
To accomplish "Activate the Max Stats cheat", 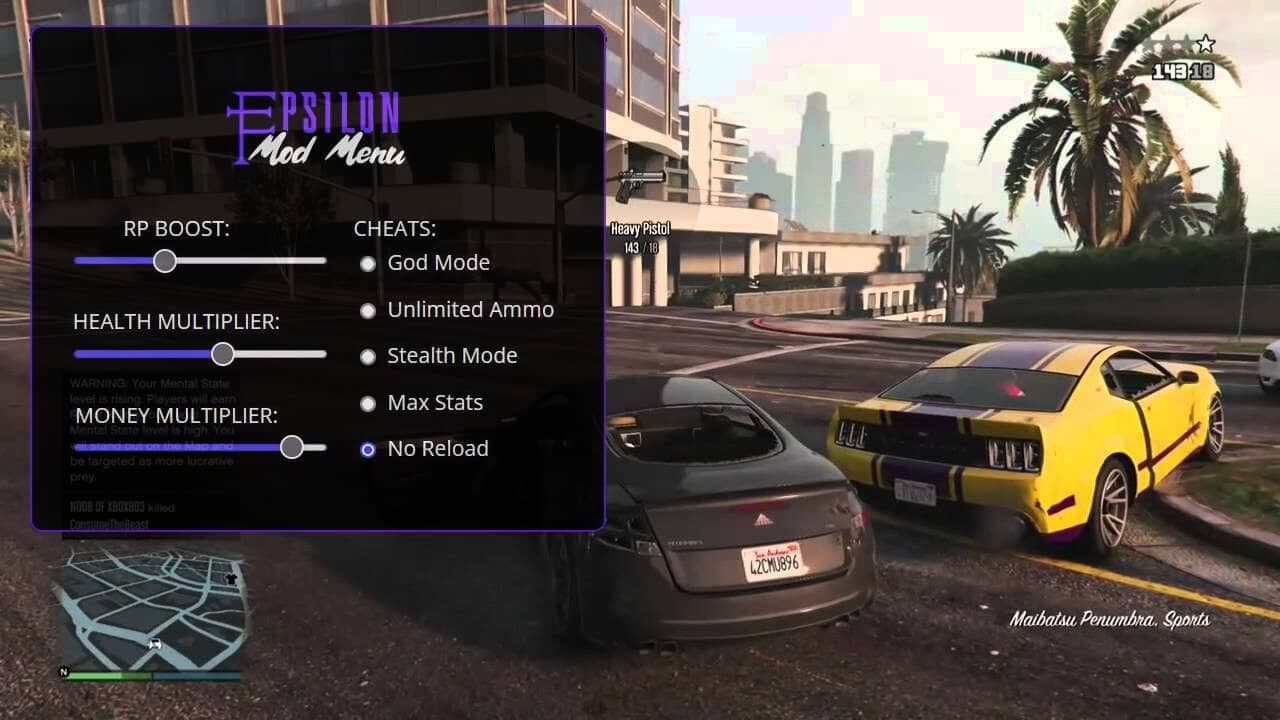I will coord(368,403).
